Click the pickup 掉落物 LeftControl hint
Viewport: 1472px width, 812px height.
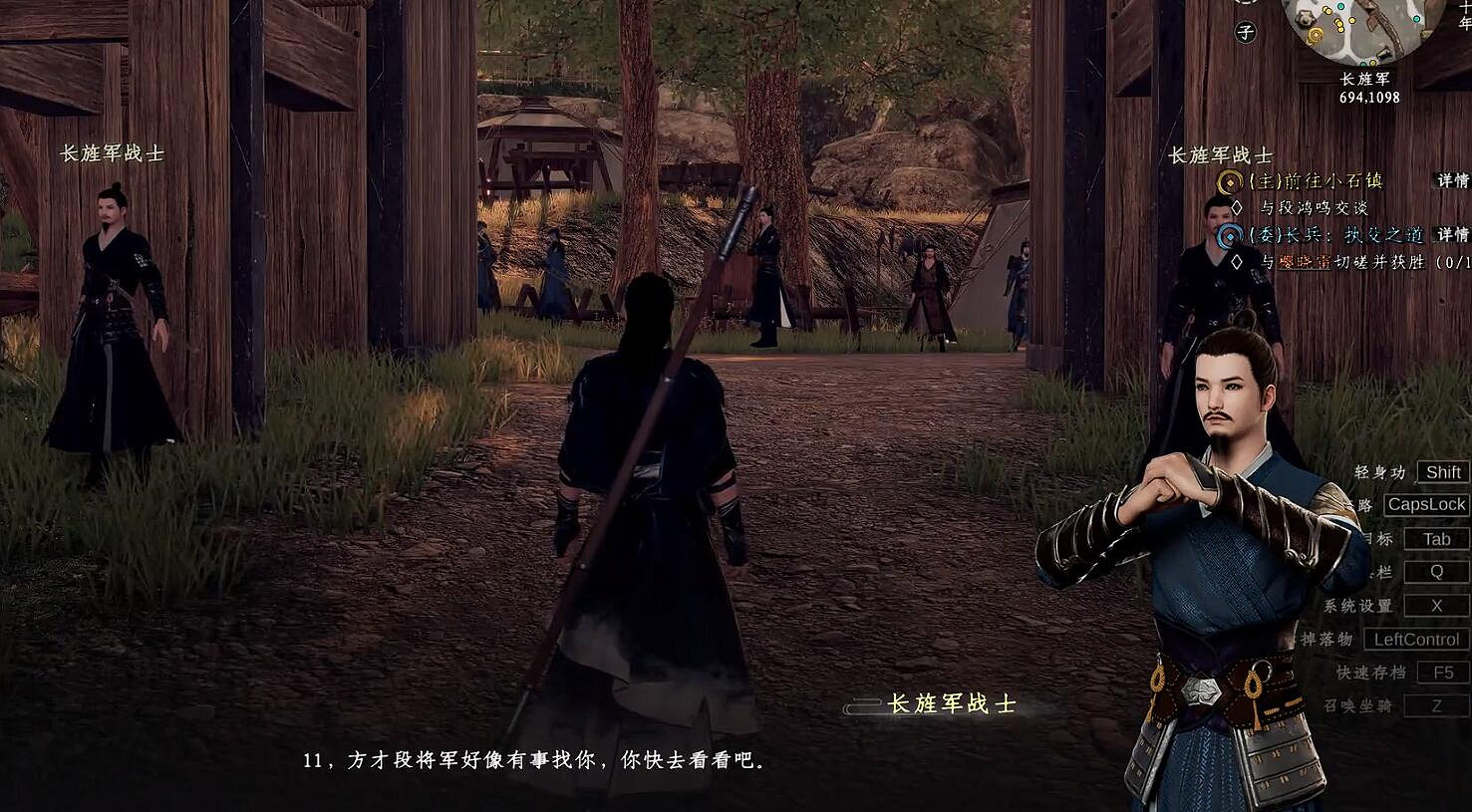(1416, 639)
